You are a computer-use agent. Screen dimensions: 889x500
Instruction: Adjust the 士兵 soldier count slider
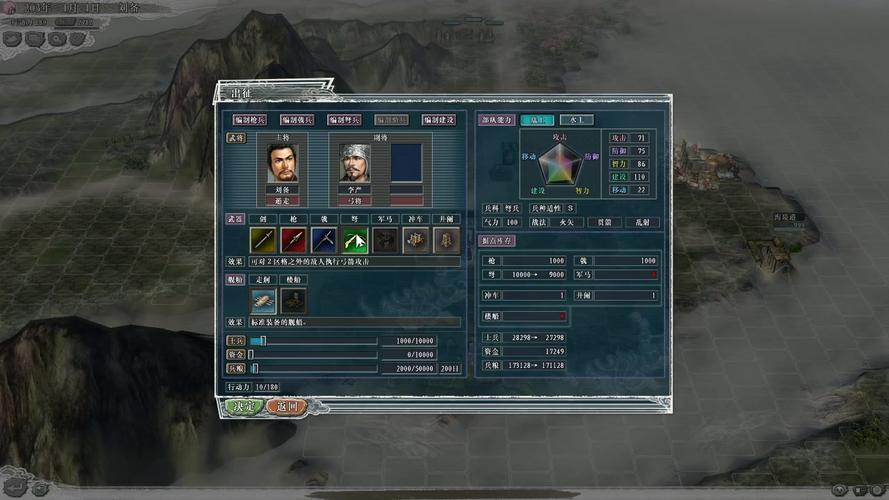pyautogui.click(x=264, y=341)
